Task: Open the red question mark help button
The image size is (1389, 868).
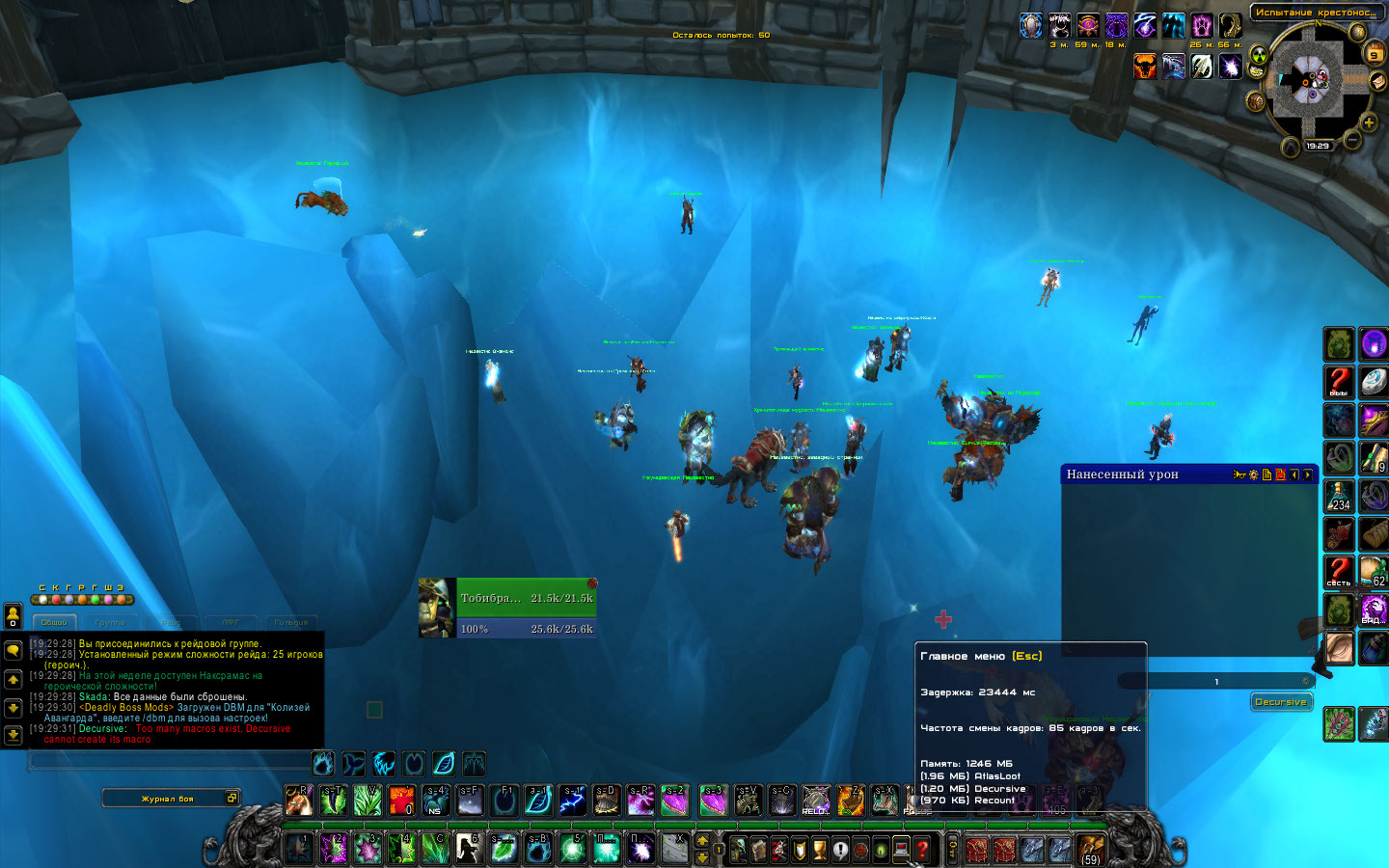Action: (x=922, y=850)
